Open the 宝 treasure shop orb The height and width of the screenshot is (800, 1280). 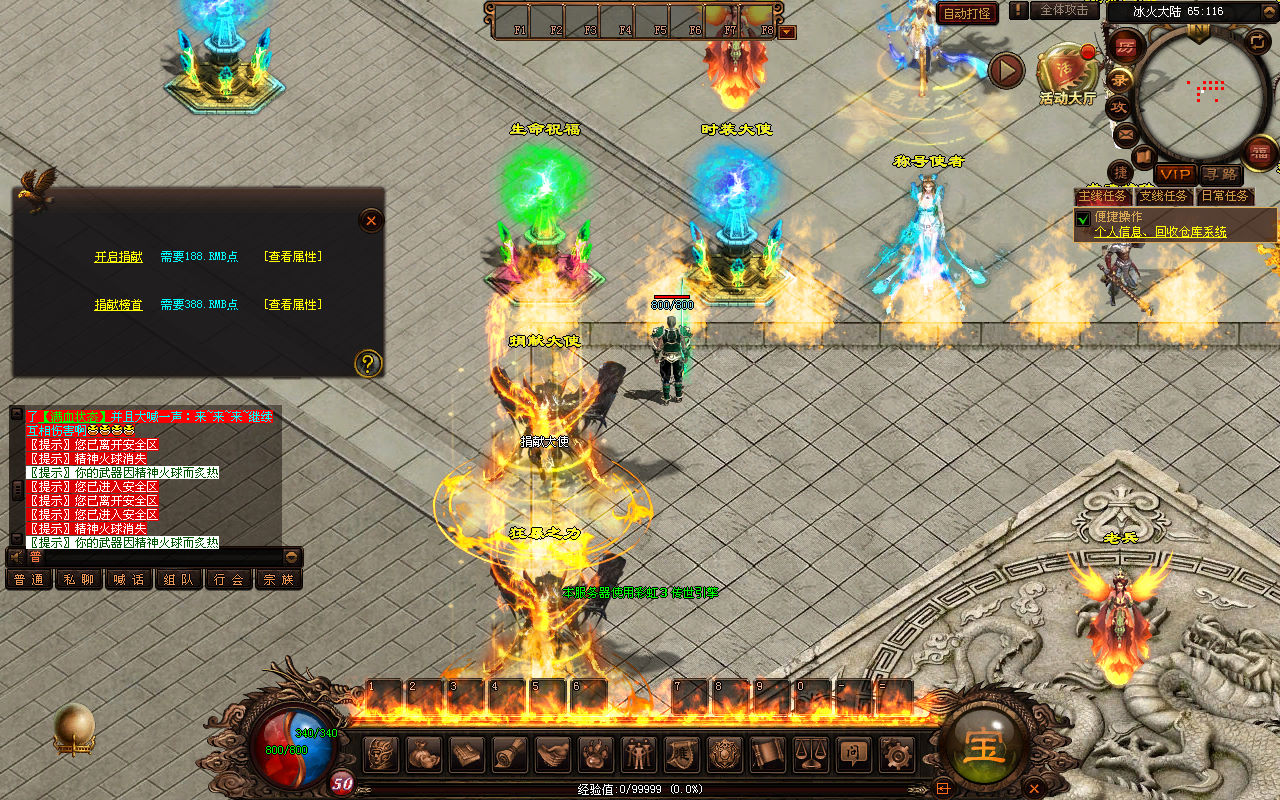(983, 746)
